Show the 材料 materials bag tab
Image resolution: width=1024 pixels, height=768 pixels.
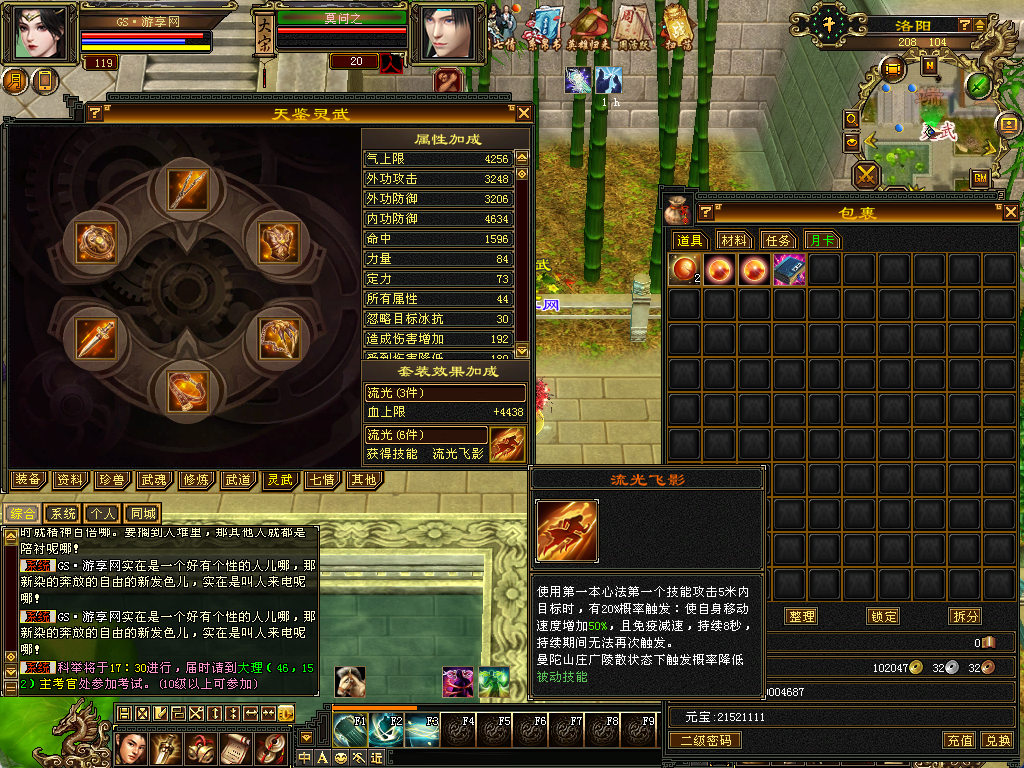(734, 240)
